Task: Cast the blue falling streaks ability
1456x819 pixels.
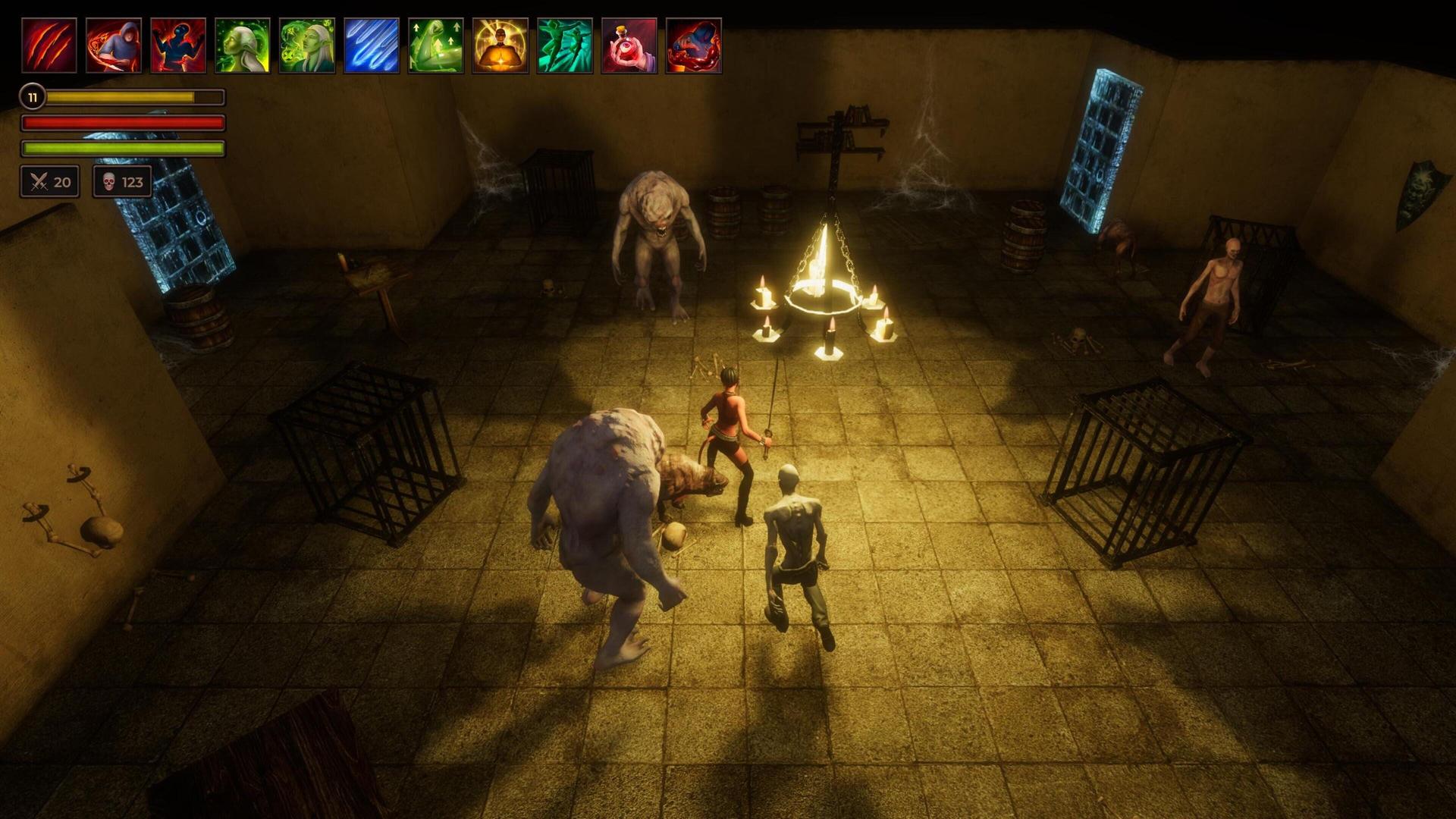Action: (372, 45)
